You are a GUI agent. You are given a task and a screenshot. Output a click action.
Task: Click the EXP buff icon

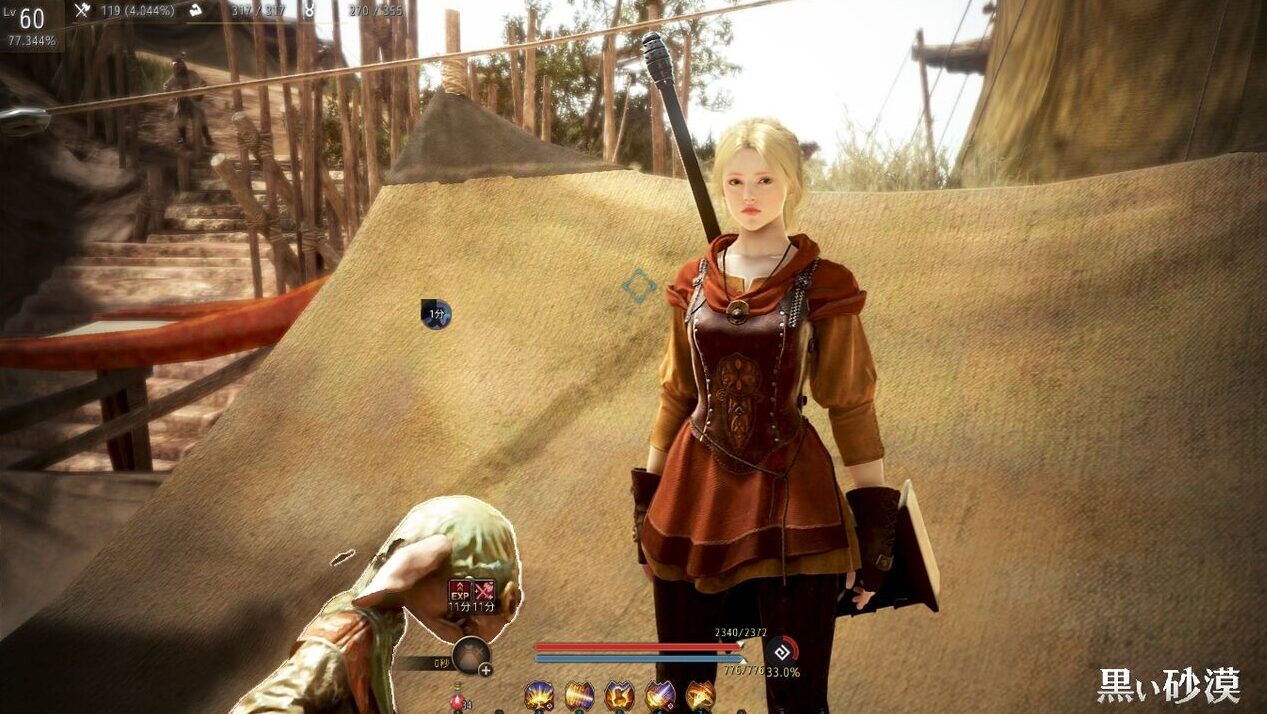click(460, 591)
